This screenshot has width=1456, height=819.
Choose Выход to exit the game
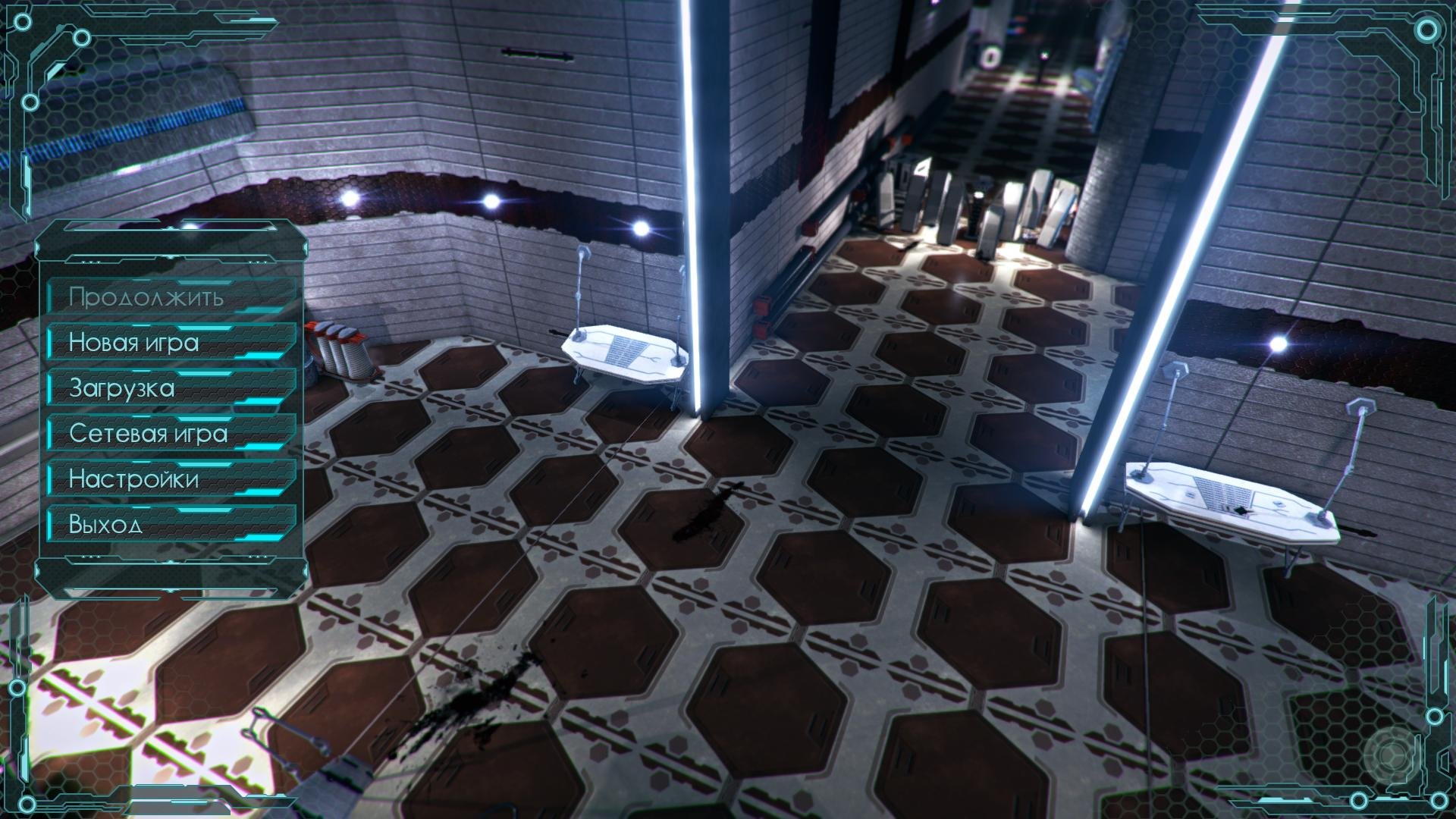tap(171, 524)
